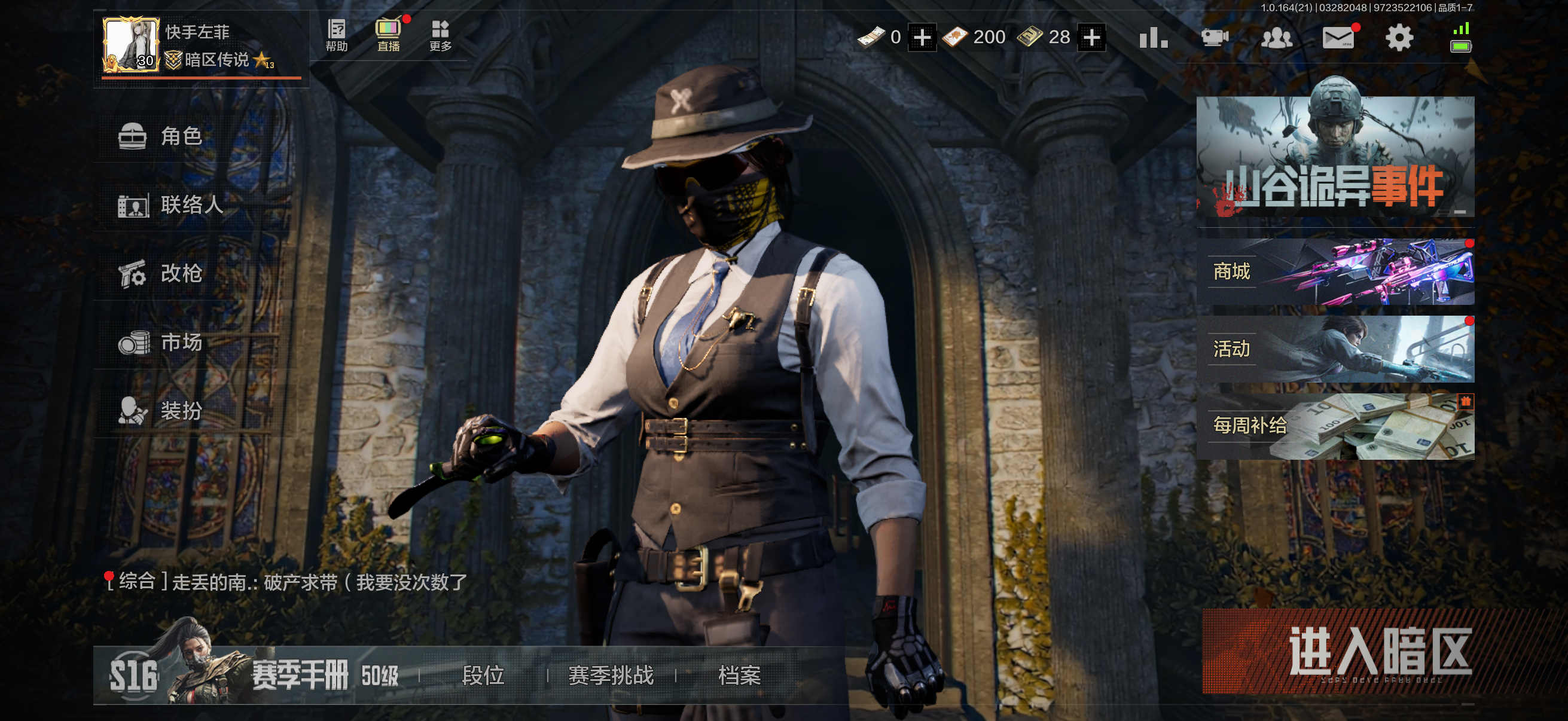Open the 角色 character menu

(181, 136)
